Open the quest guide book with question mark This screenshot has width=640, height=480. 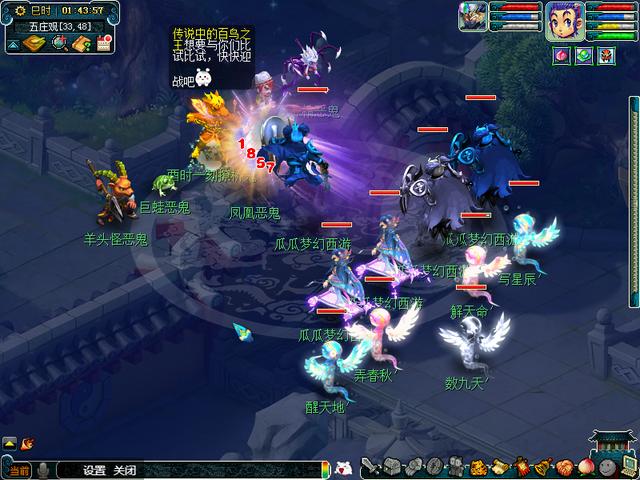pyautogui.click(x=81, y=43)
